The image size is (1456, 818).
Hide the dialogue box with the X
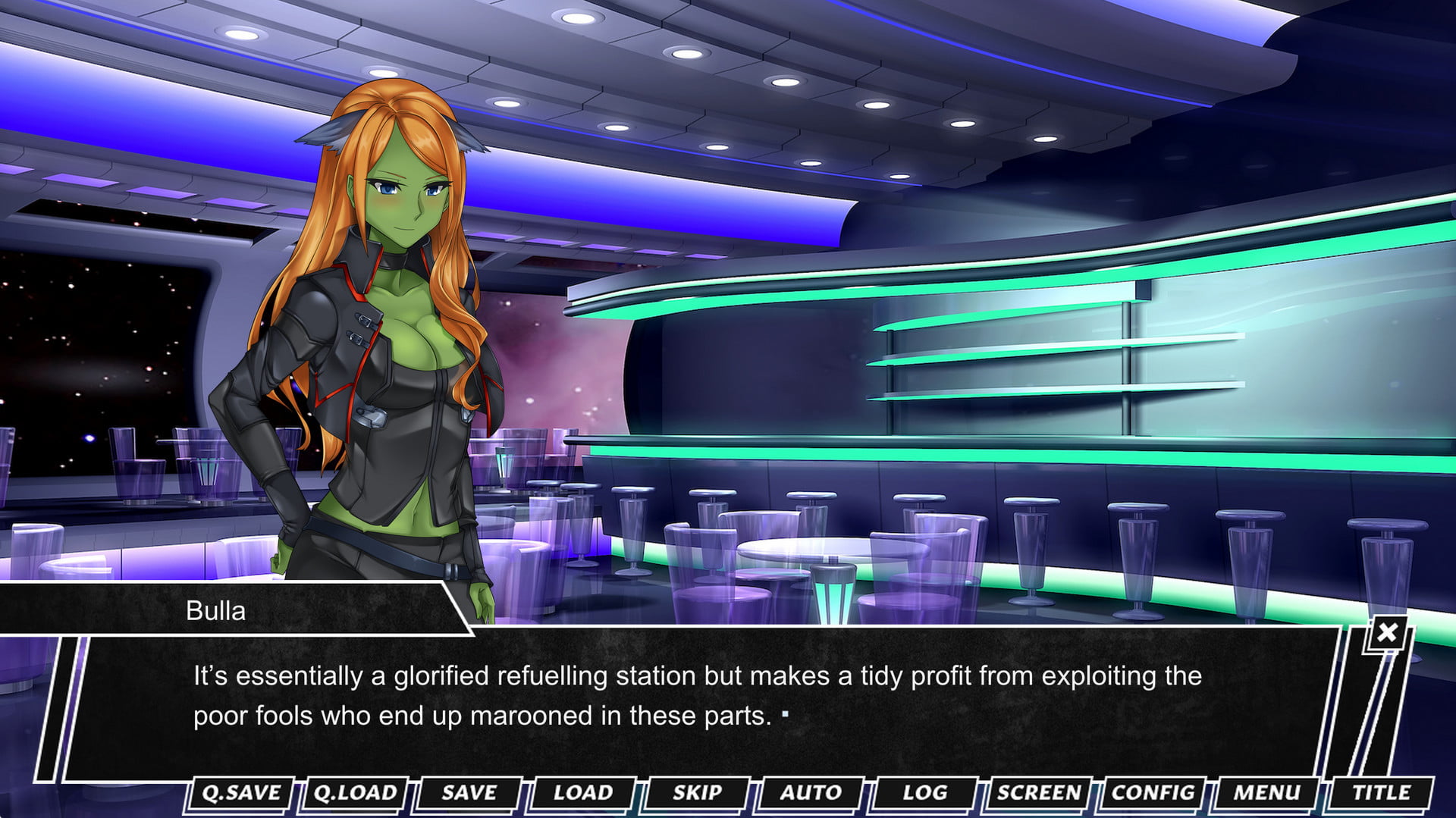point(1387,632)
